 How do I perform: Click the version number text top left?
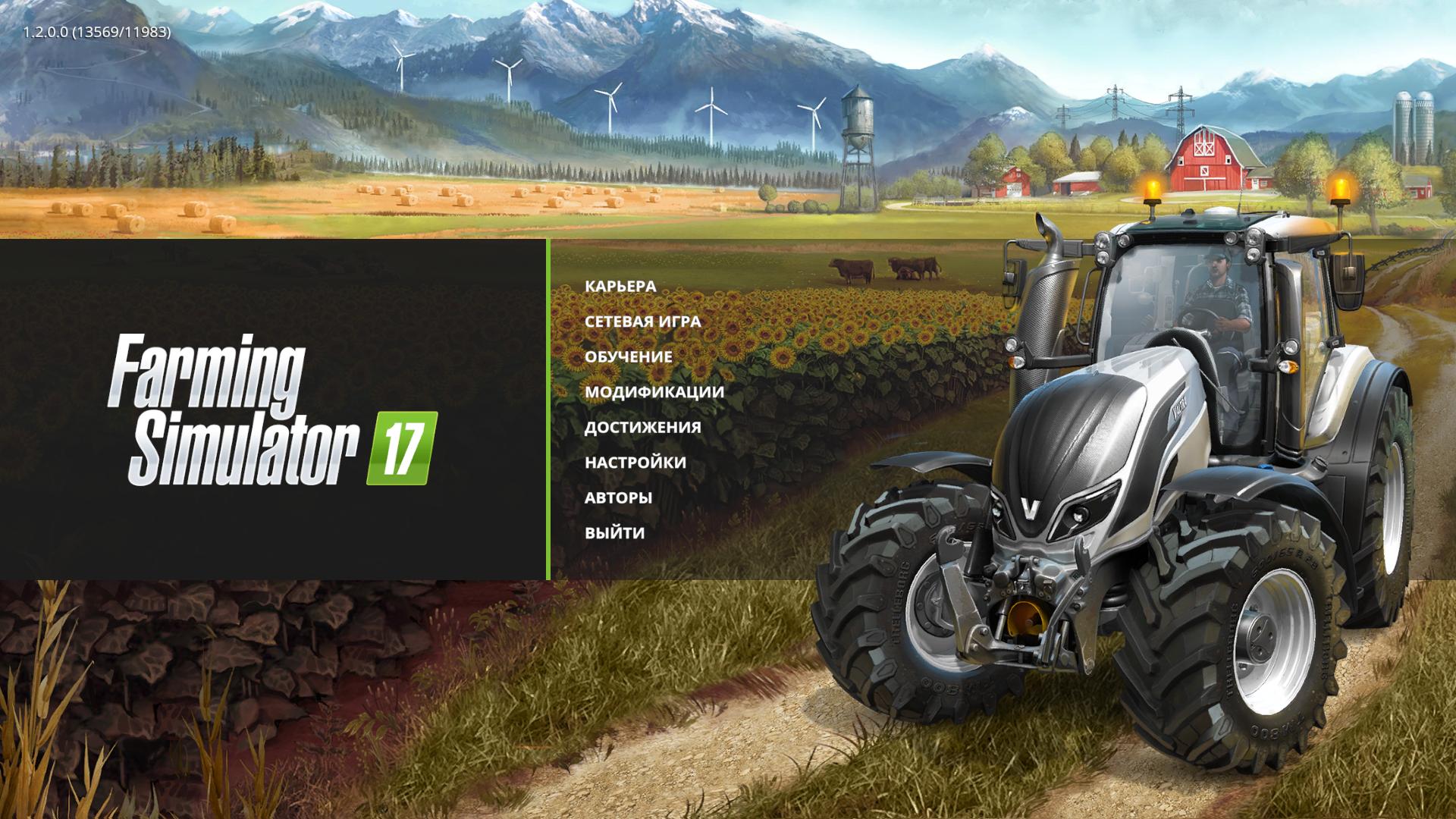click(x=96, y=34)
